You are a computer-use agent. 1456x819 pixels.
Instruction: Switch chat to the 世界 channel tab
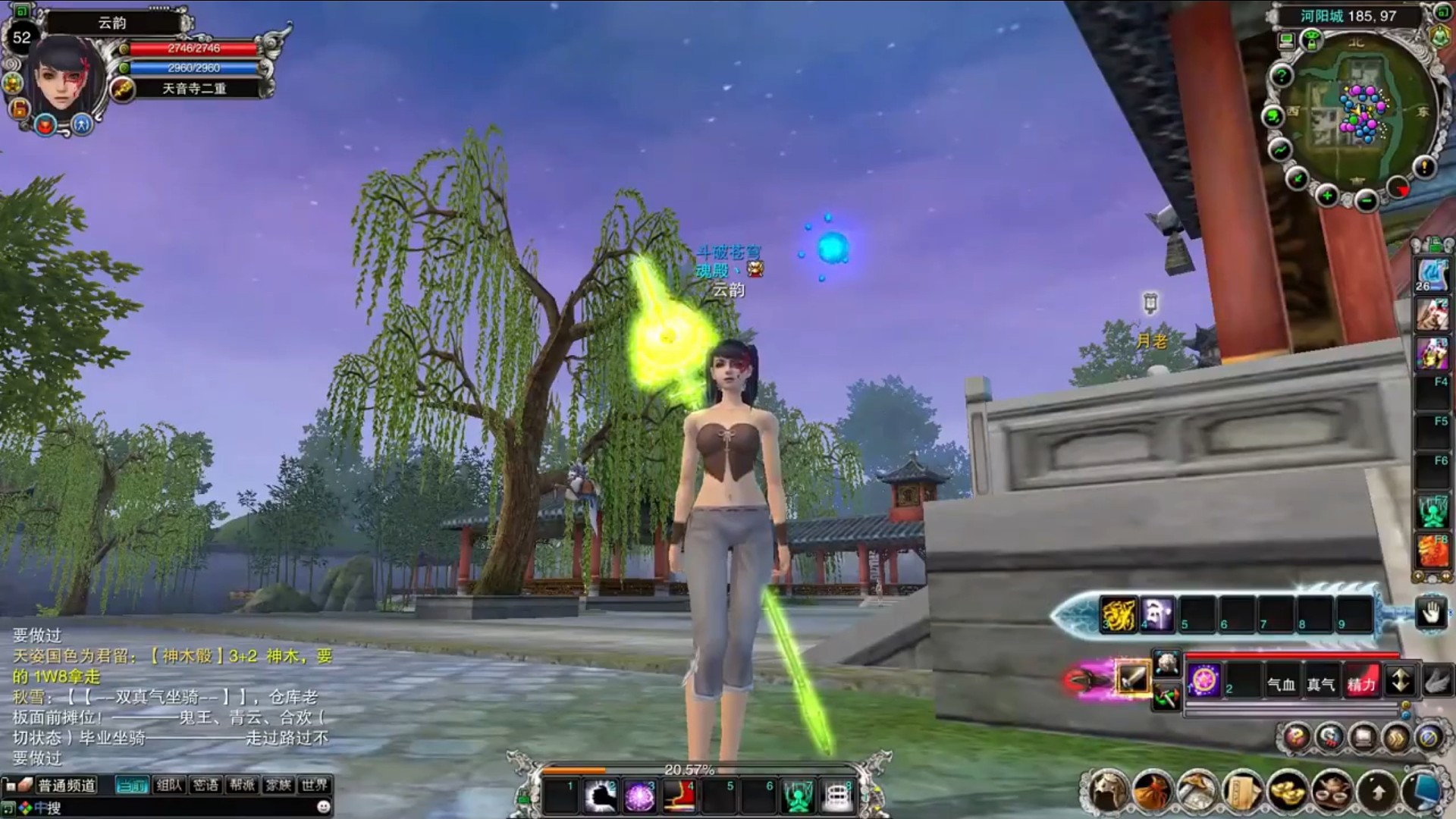tap(314, 786)
